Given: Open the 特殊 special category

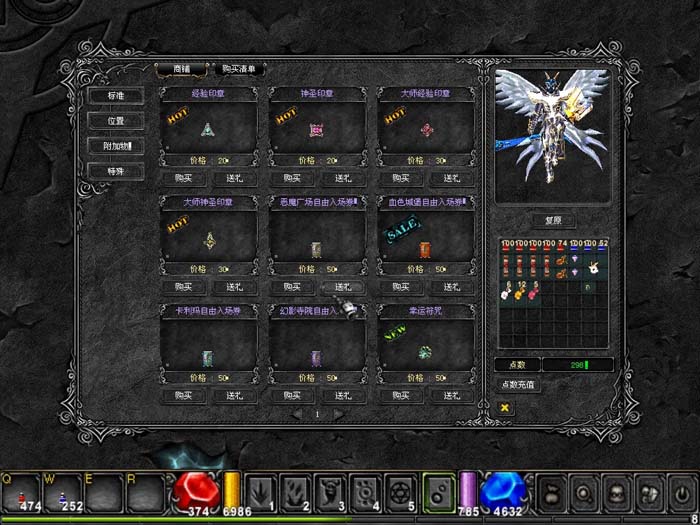Looking at the screenshot, I should coord(116,171).
